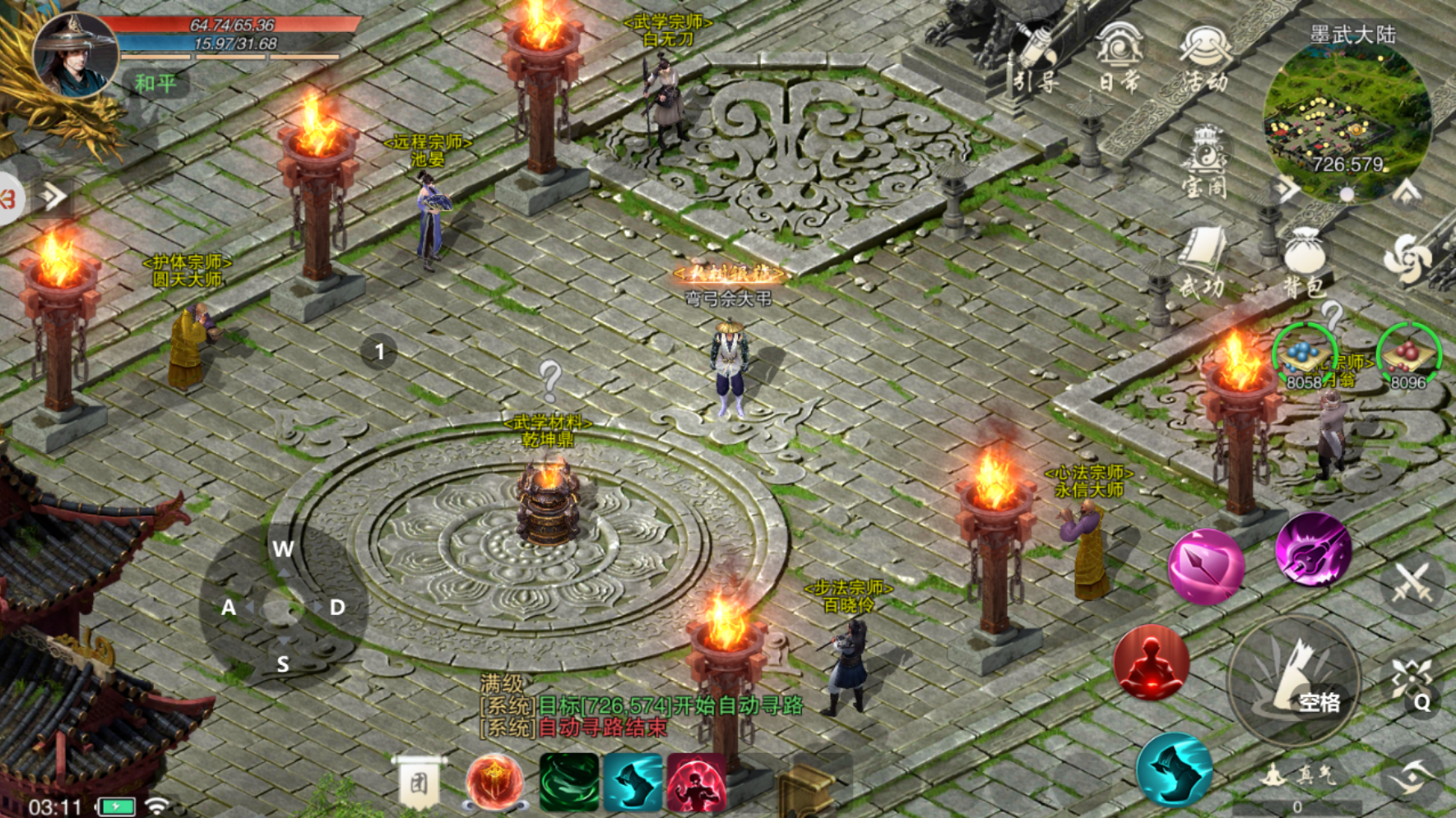
Task: Open the 日常 daily tasks panel
Action: click(1119, 56)
